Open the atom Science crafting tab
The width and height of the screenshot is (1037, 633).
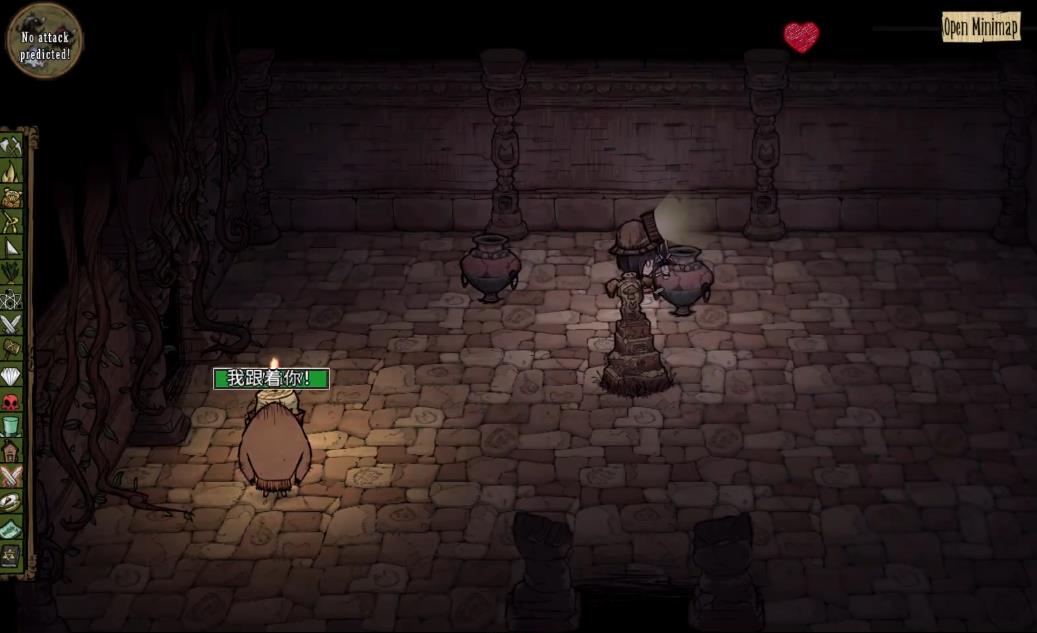pyautogui.click(x=11, y=298)
